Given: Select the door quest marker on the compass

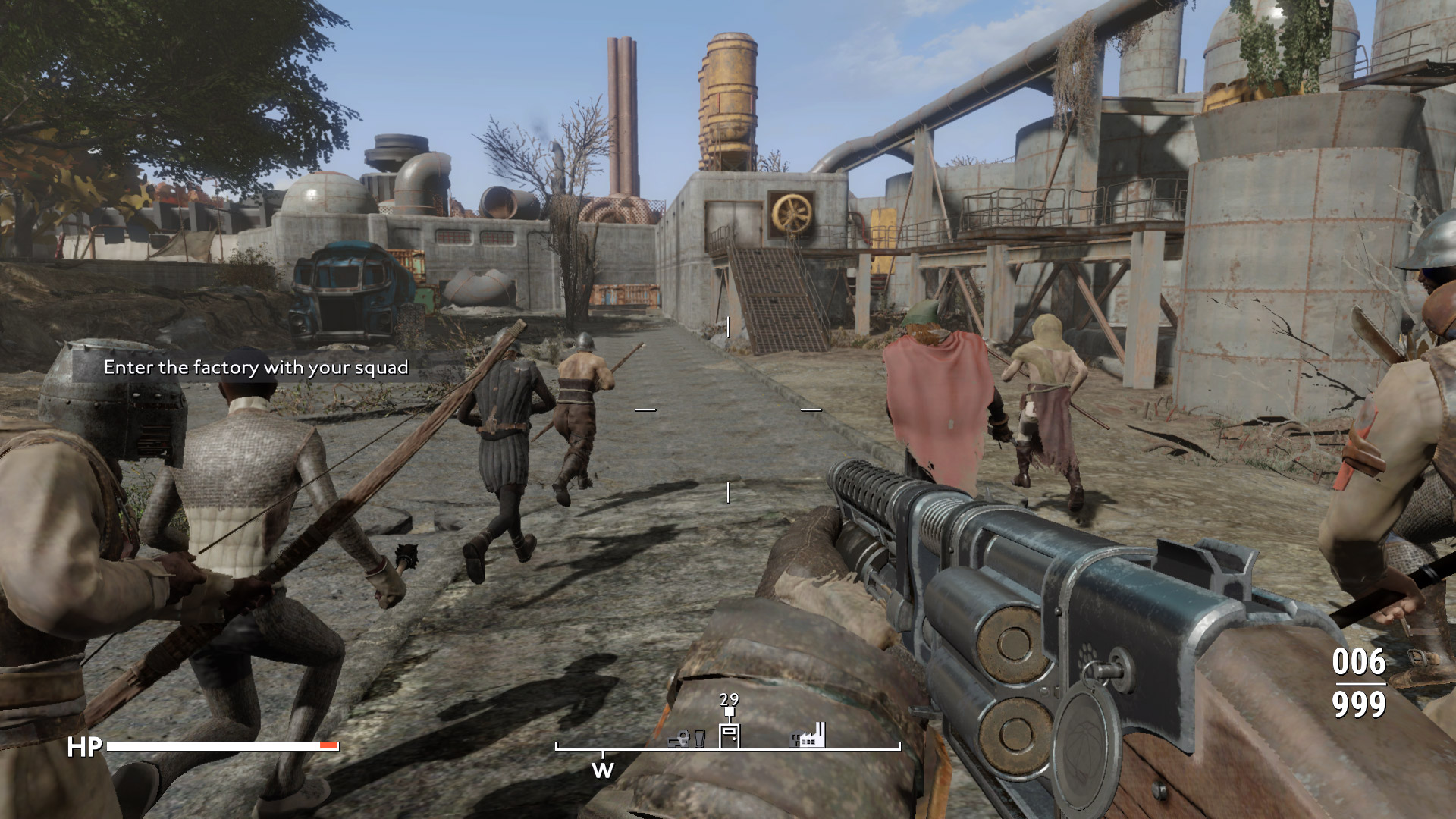Looking at the screenshot, I should pos(729,734).
